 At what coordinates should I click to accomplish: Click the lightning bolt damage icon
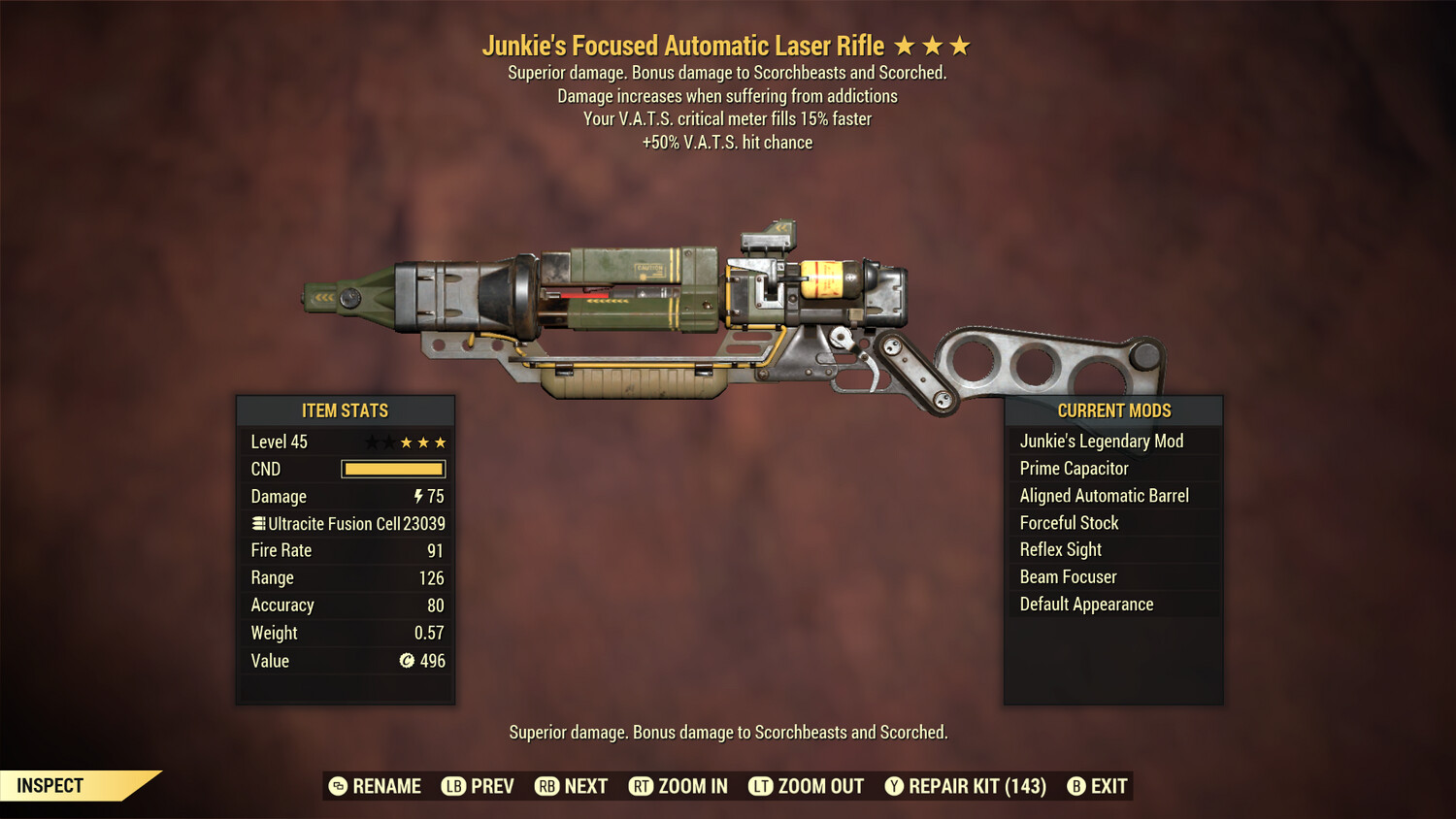[417, 496]
